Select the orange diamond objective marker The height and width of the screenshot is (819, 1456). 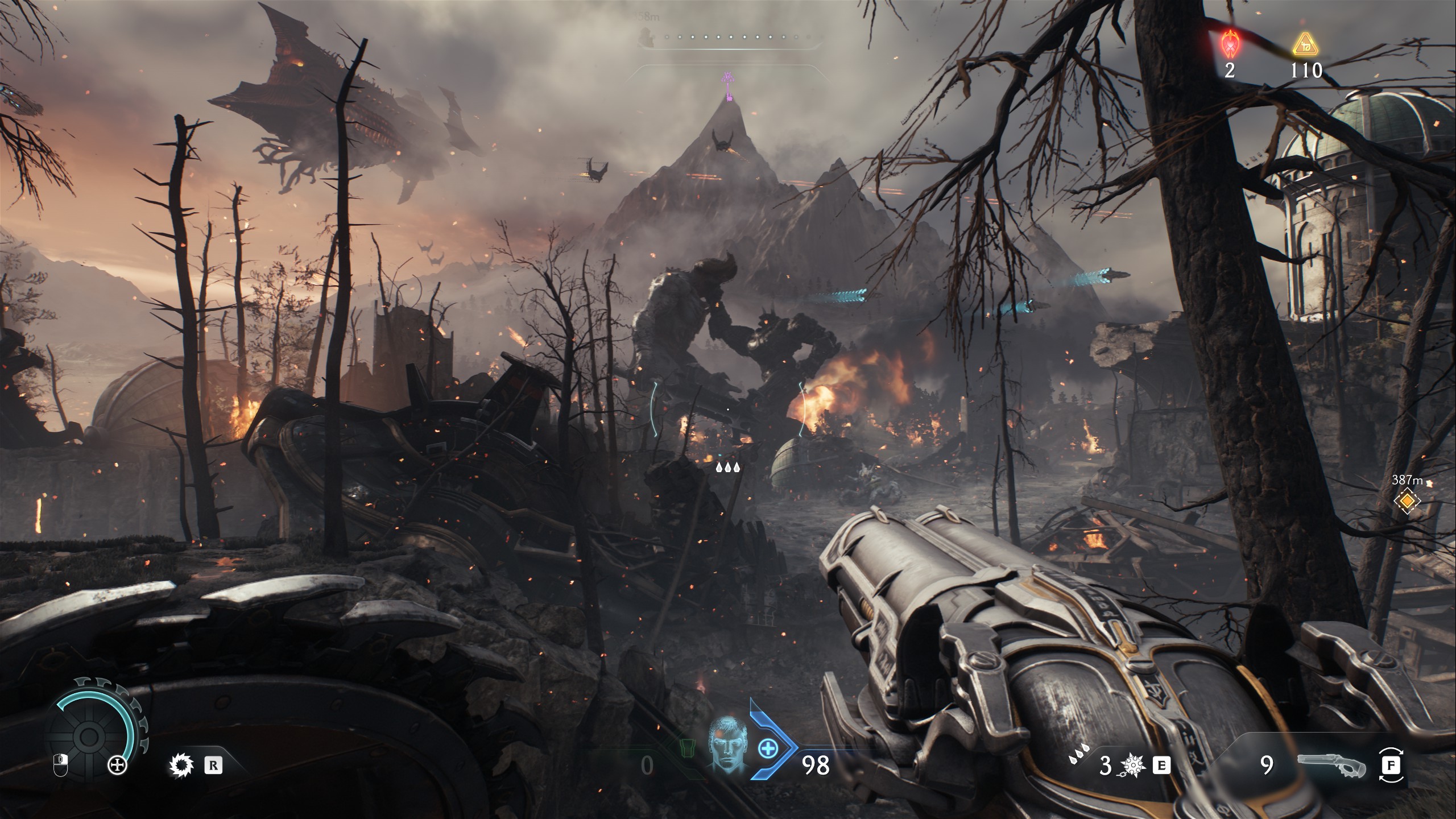coord(1407,501)
